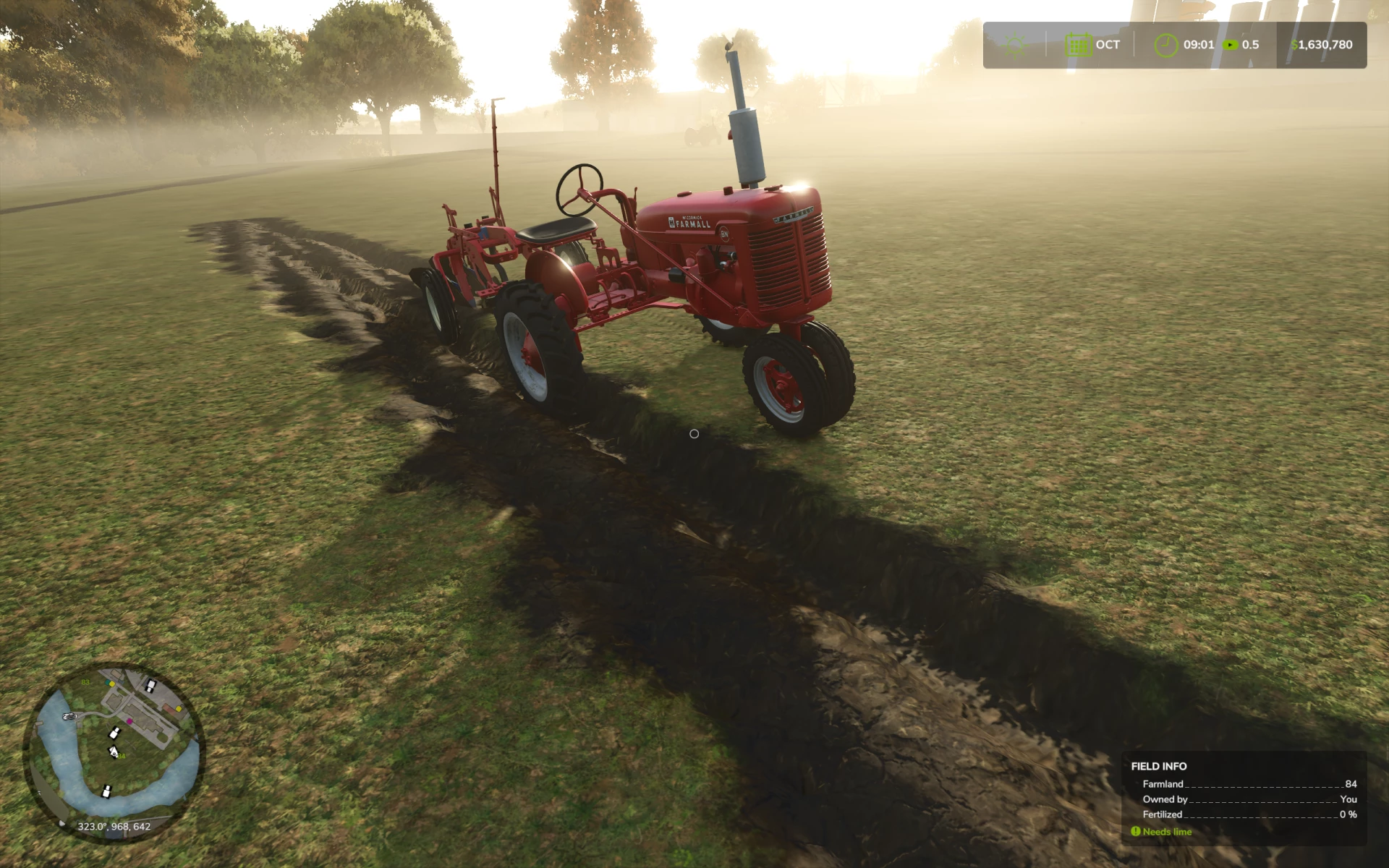Click the green time-scale arrow icon
Viewport: 1389px width, 868px height.
point(1230,45)
